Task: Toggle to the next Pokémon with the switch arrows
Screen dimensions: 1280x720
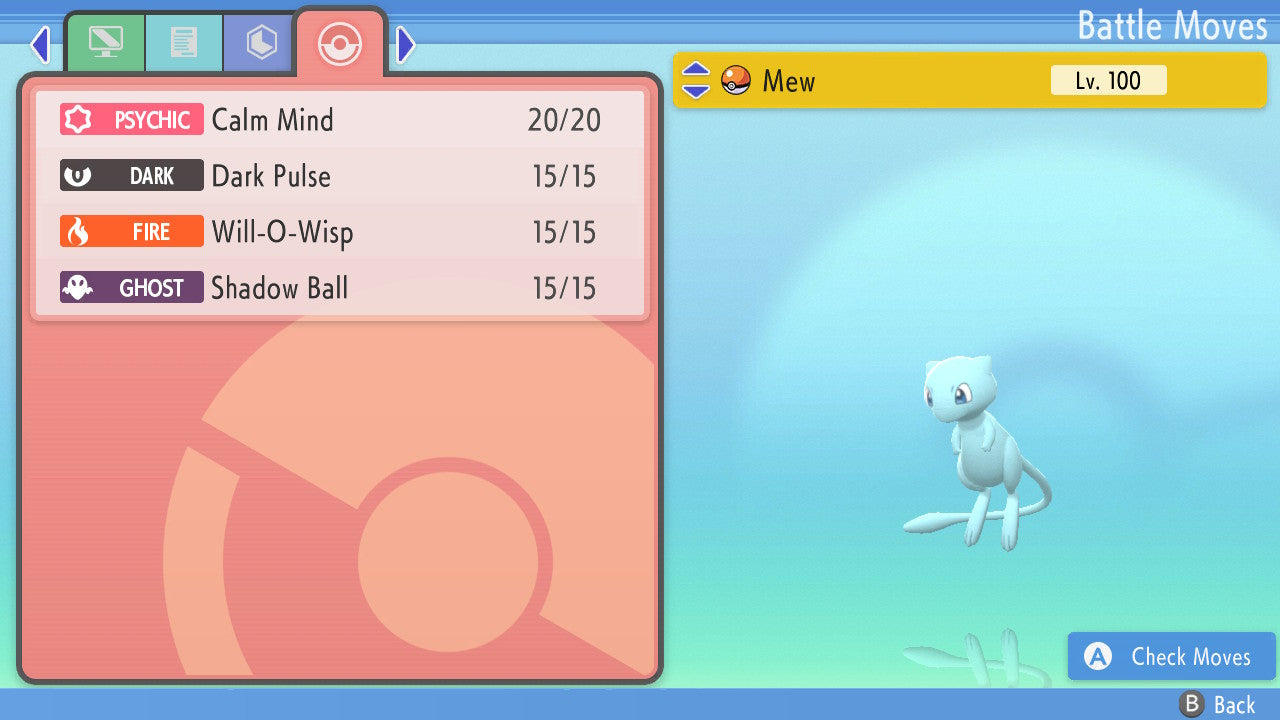Action: 695,80
